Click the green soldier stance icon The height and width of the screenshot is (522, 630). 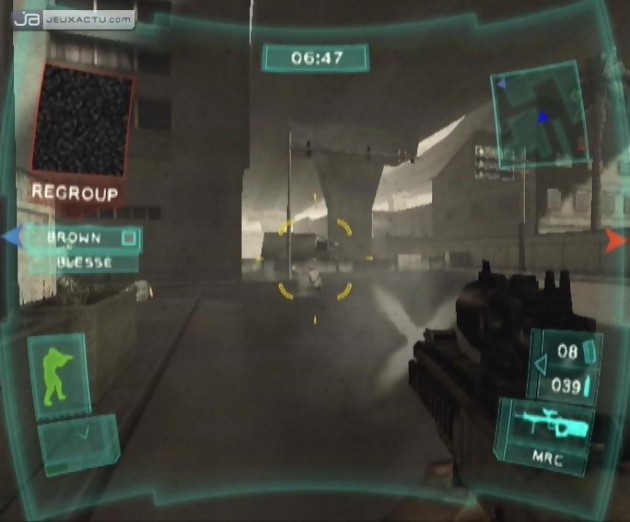[x=59, y=377]
